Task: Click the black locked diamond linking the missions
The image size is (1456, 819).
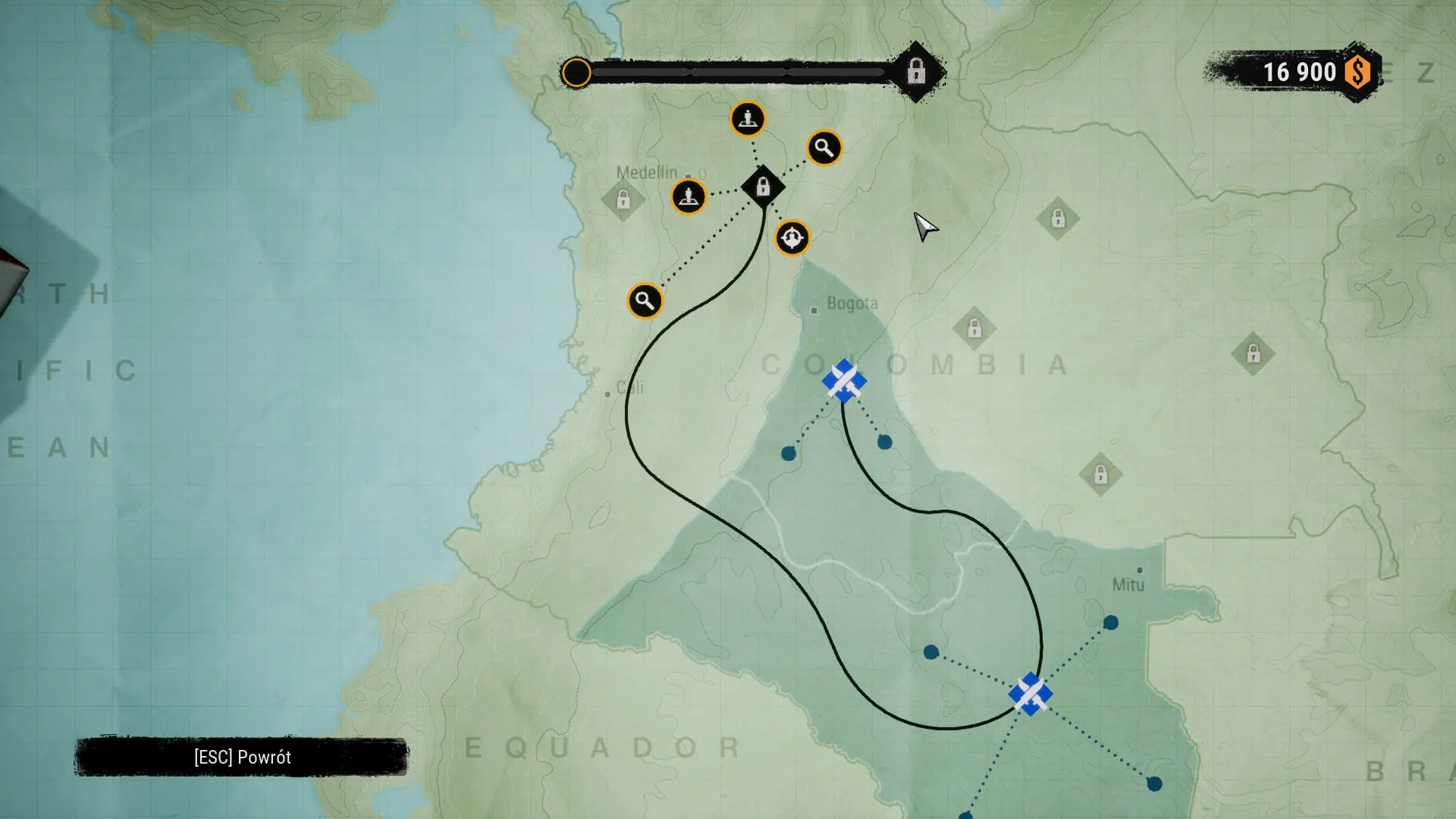Action: pos(763,187)
